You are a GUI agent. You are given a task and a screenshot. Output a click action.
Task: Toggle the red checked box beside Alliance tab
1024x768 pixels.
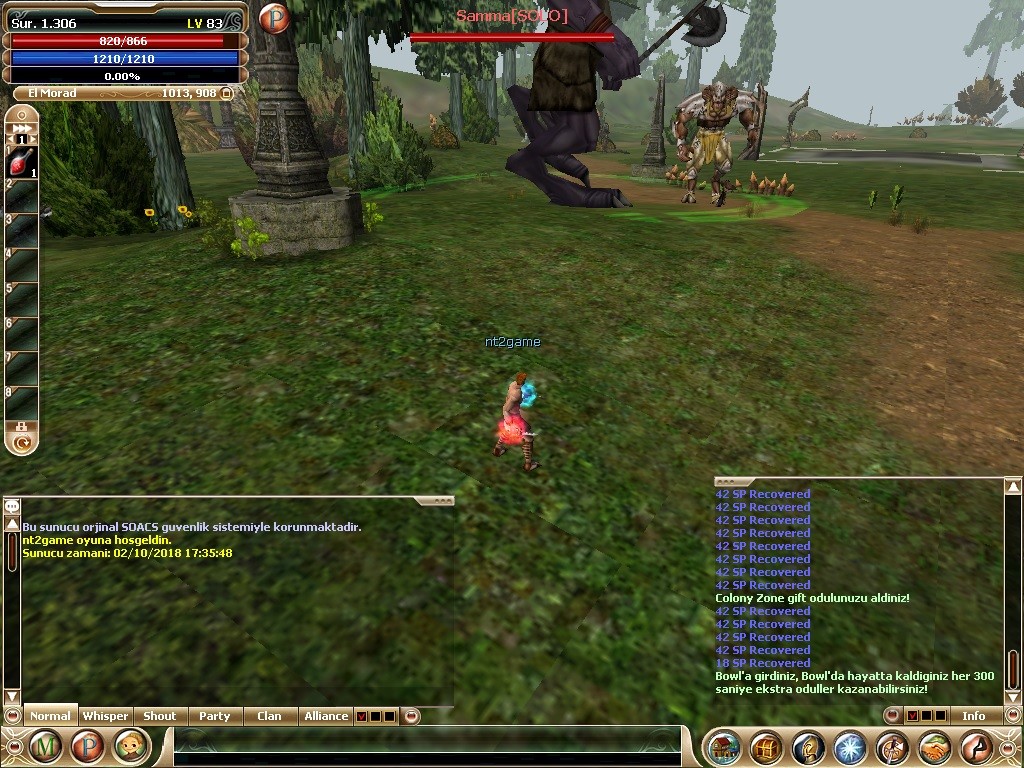[x=361, y=716]
